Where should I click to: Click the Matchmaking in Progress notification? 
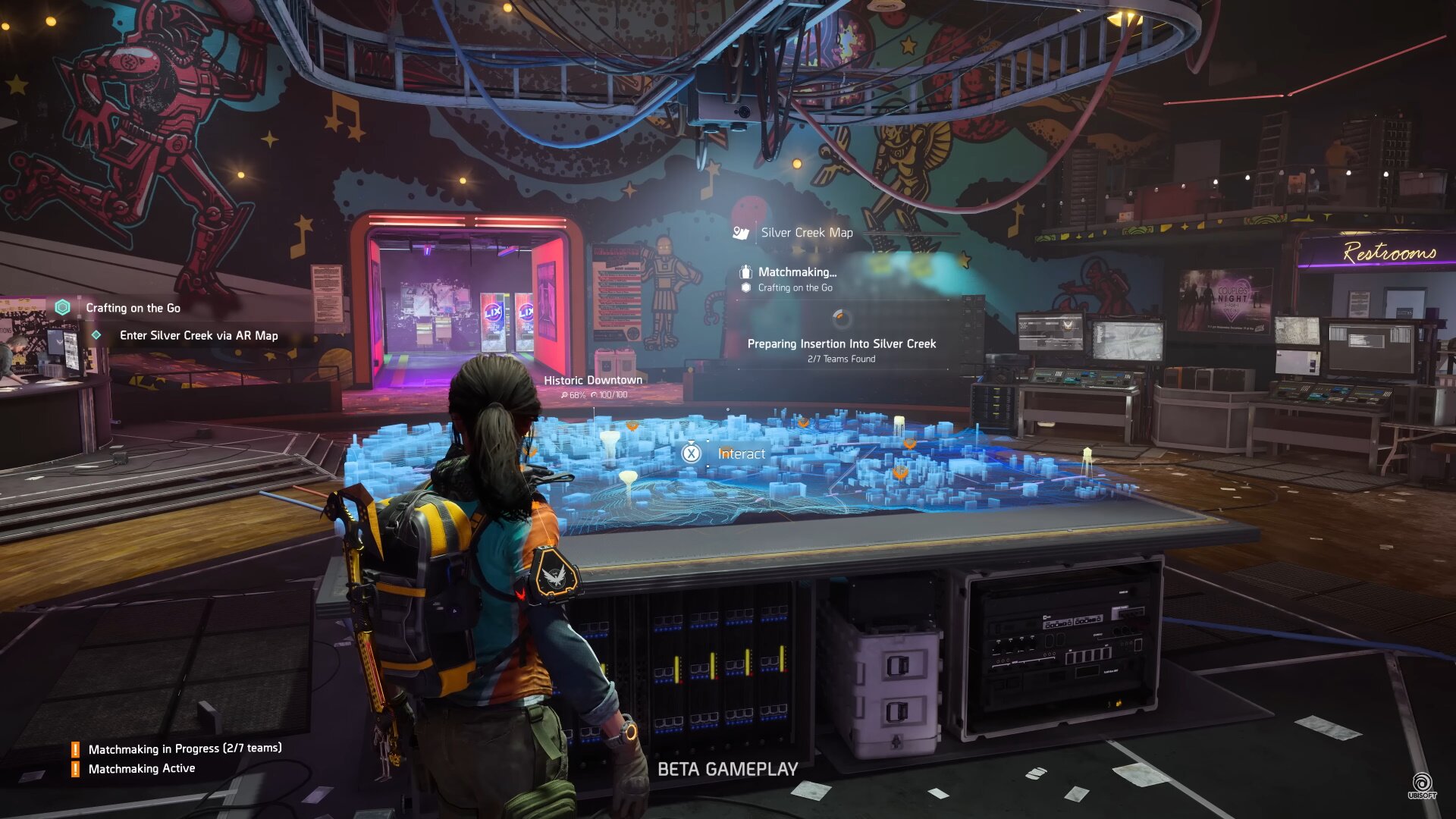pos(184,748)
